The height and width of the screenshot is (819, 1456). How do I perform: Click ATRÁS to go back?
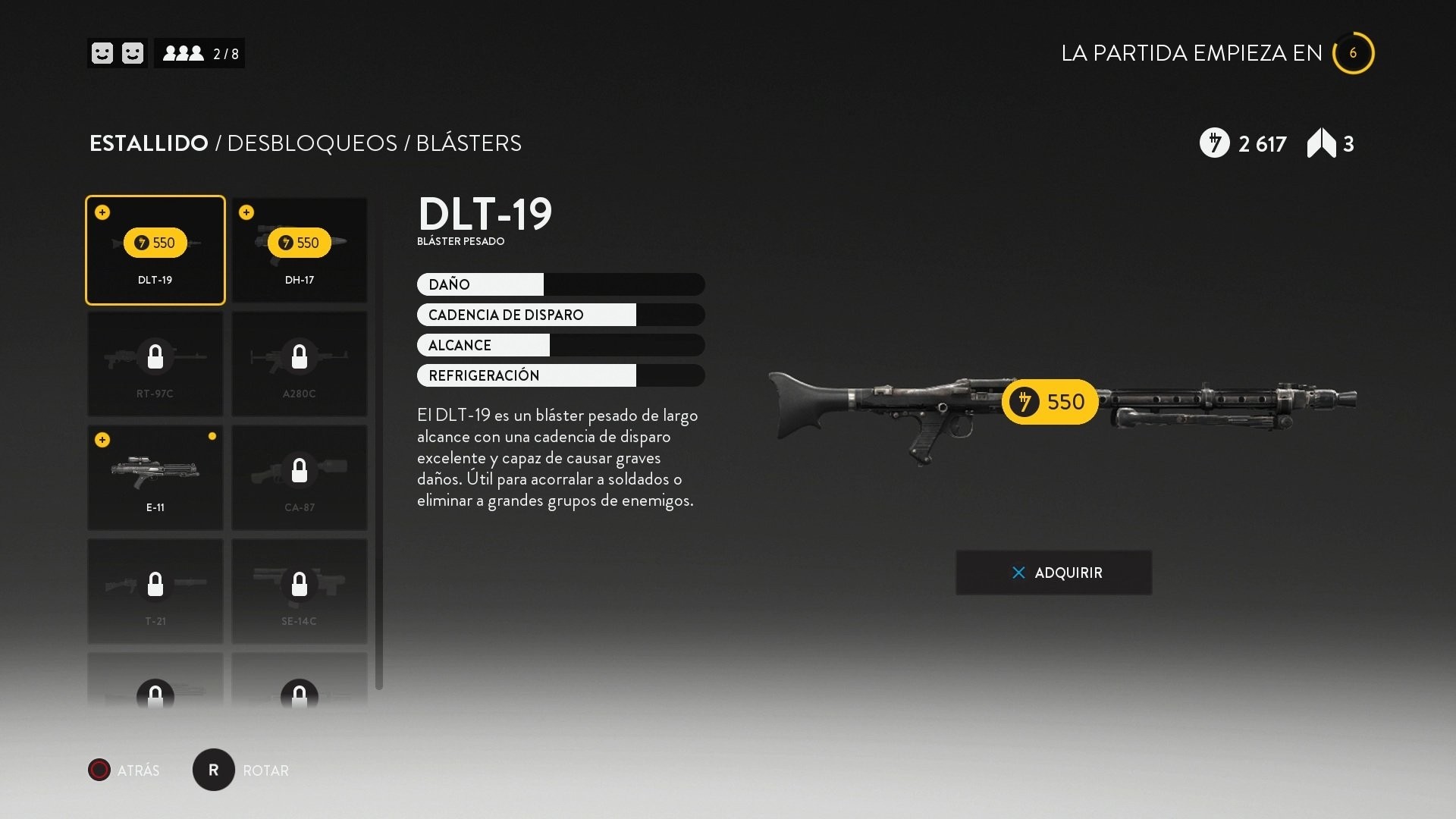pyautogui.click(x=124, y=770)
